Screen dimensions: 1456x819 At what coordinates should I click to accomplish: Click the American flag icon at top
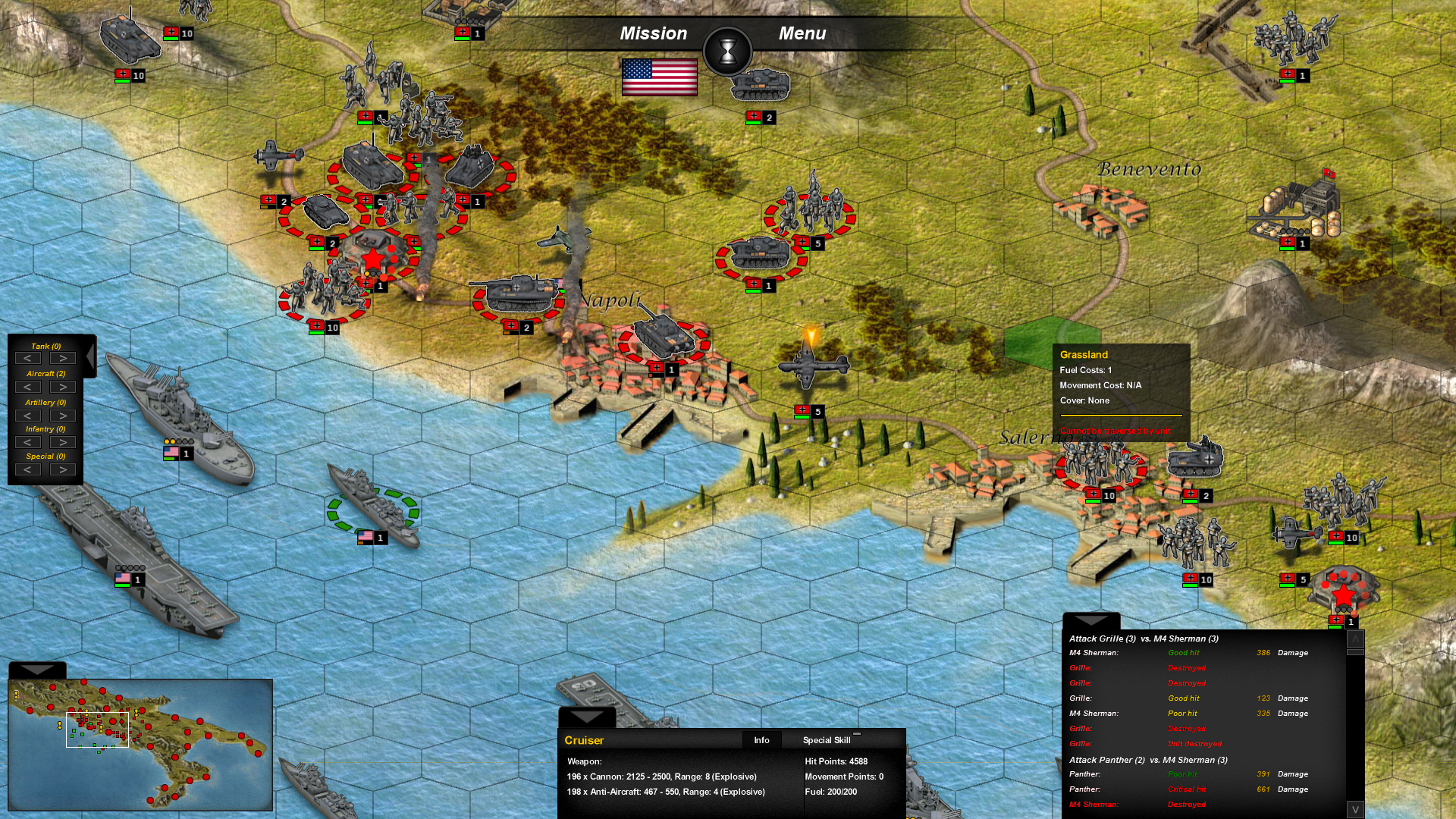660,78
